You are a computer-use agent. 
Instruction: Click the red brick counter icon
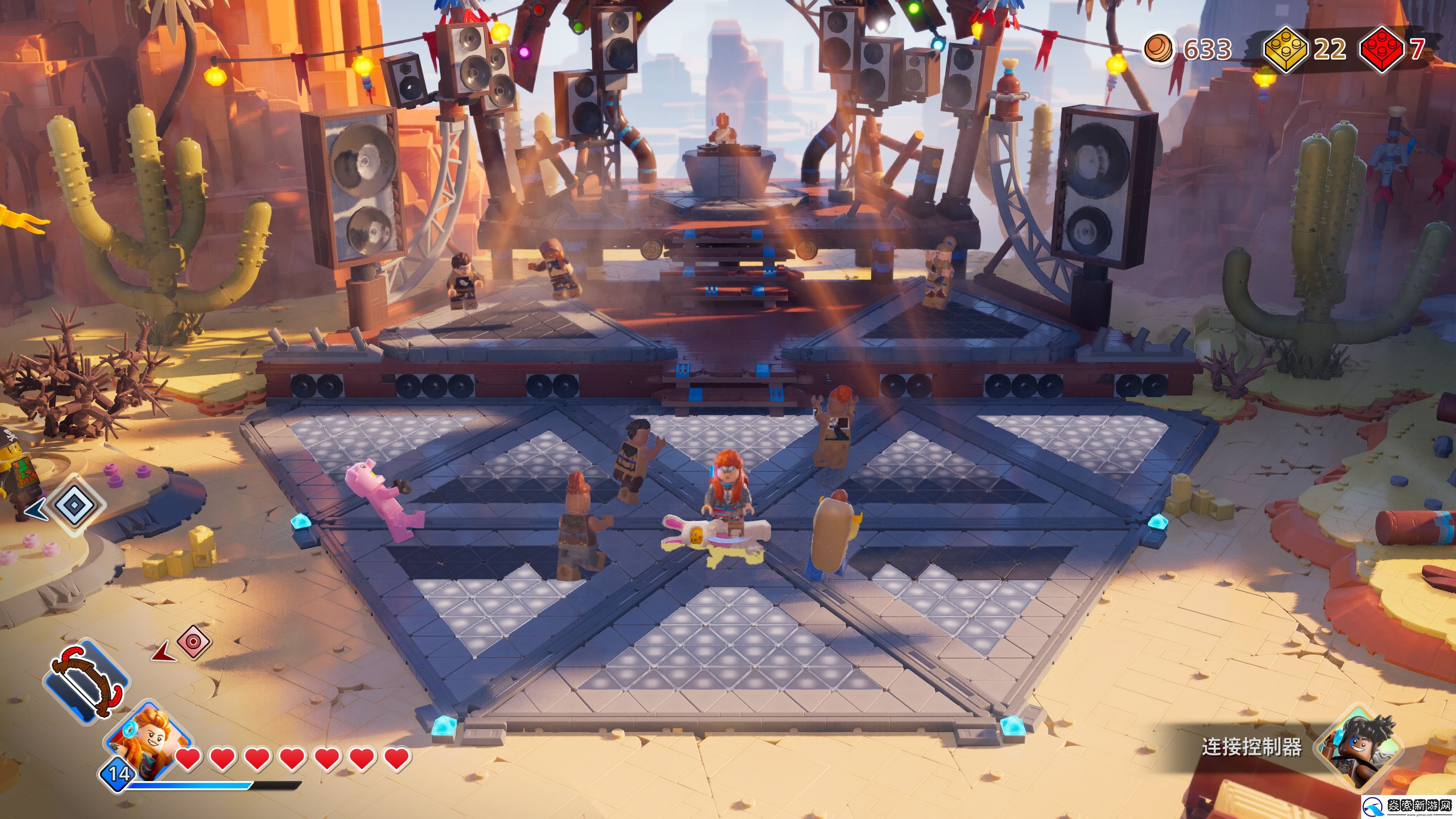[1381, 49]
